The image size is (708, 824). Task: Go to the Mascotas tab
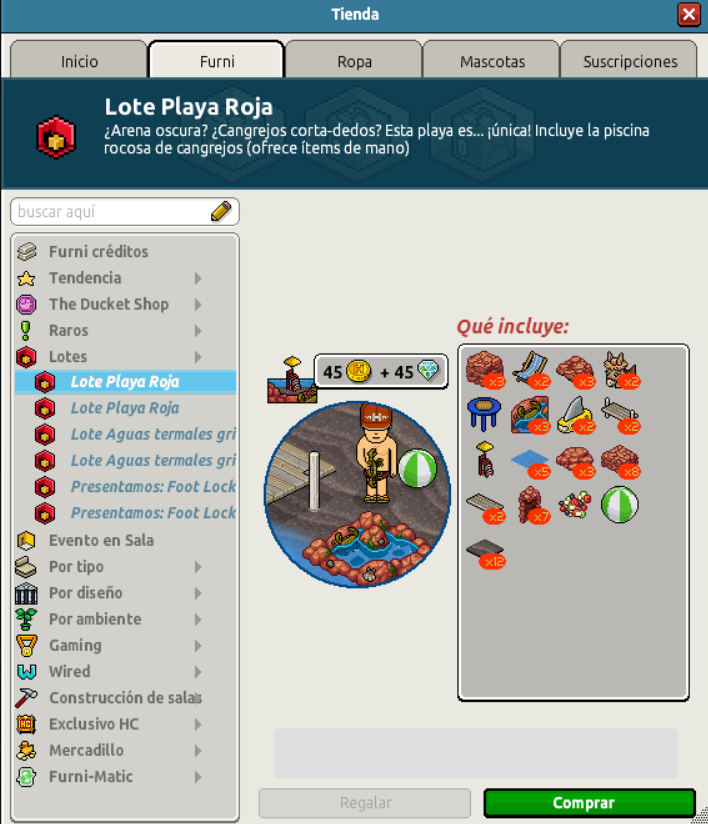click(492, 61)
